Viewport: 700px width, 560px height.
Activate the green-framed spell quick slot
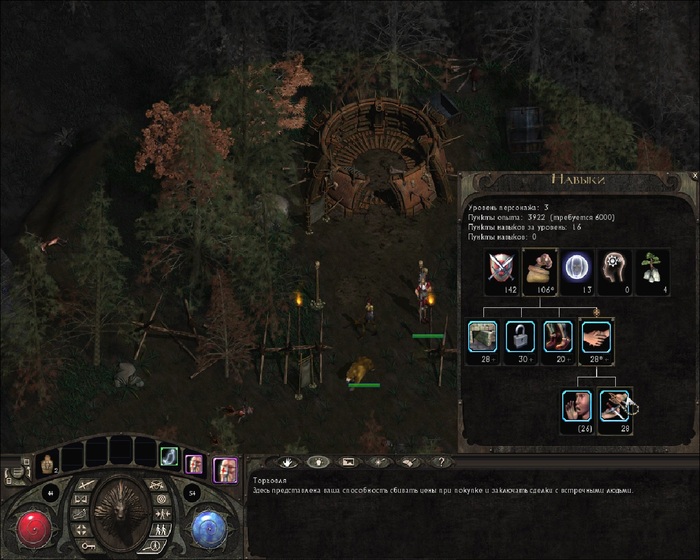[x=169, y=456]
